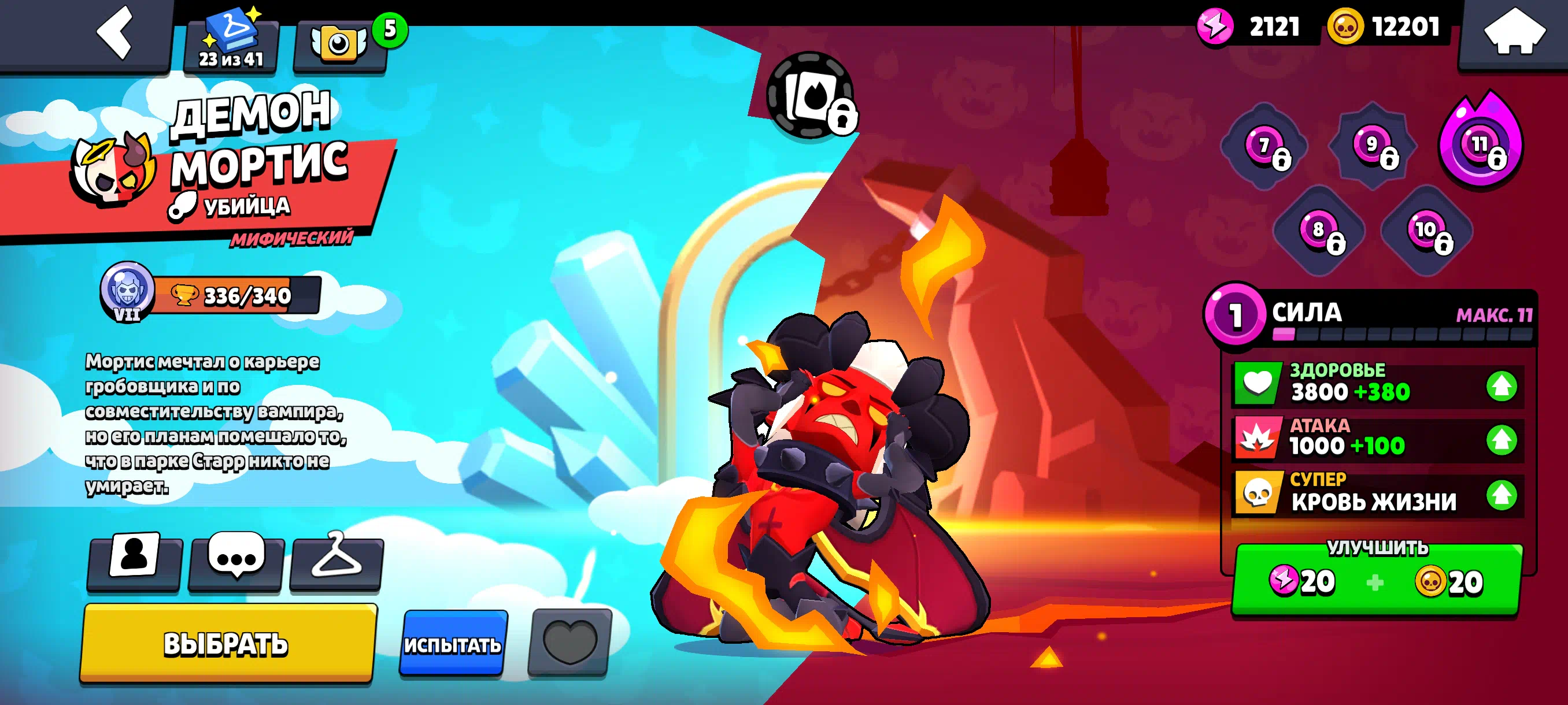Tap the locked cards chip icon
Screen dimensions: 1568x705
tap(810, 97)
